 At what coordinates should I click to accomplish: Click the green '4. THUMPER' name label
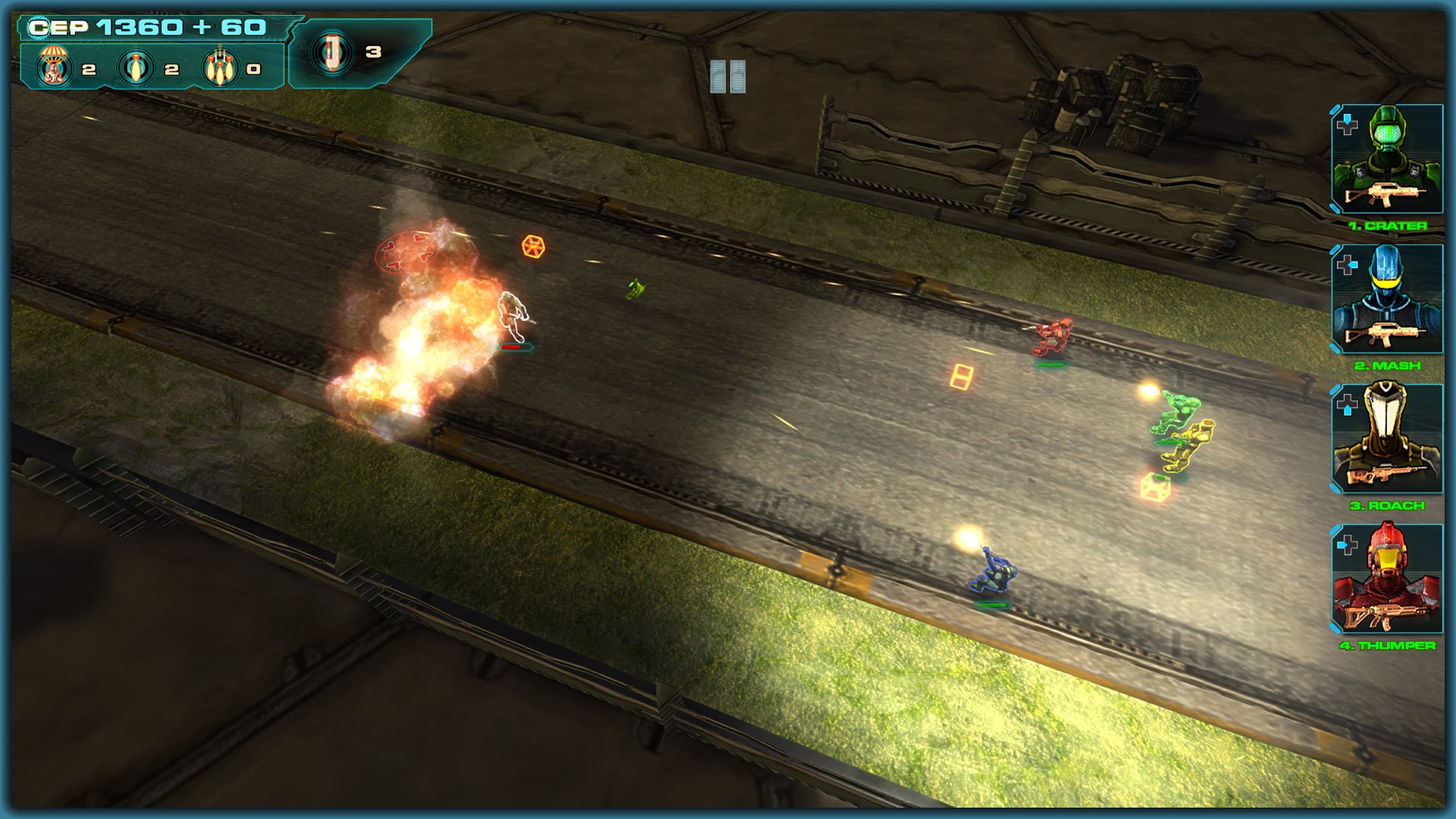tap(1389, 645)
